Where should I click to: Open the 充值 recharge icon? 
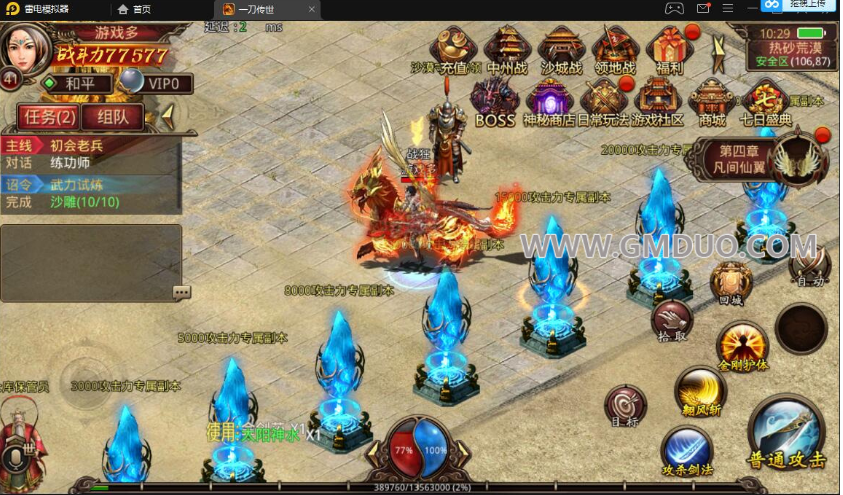(454, 50)
